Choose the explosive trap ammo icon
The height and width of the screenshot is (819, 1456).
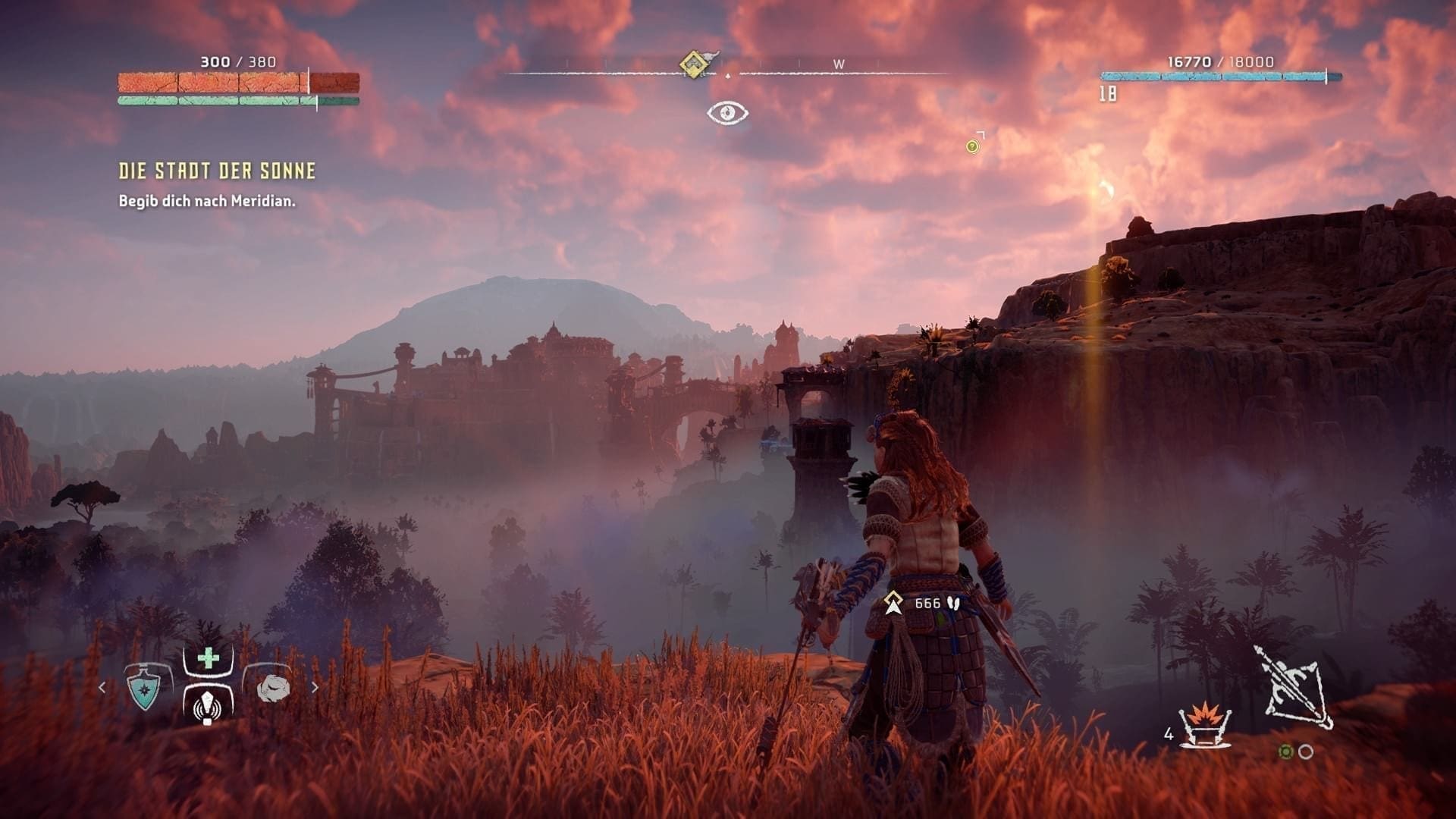pyautogui.click(x=1204, y=724)
